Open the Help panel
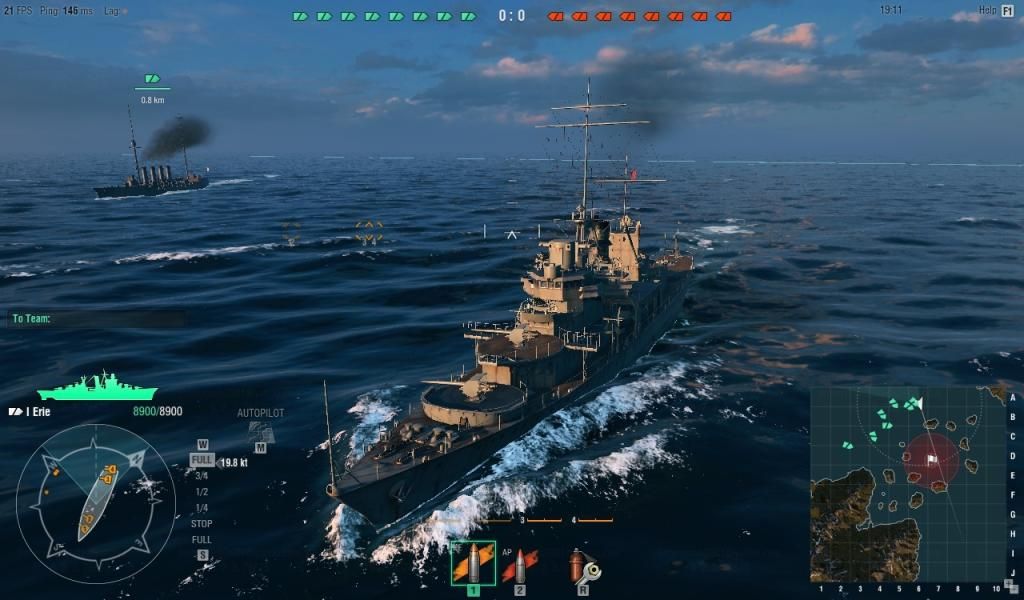This screenshot has height=600, width=1024. [x=997, y=10]
